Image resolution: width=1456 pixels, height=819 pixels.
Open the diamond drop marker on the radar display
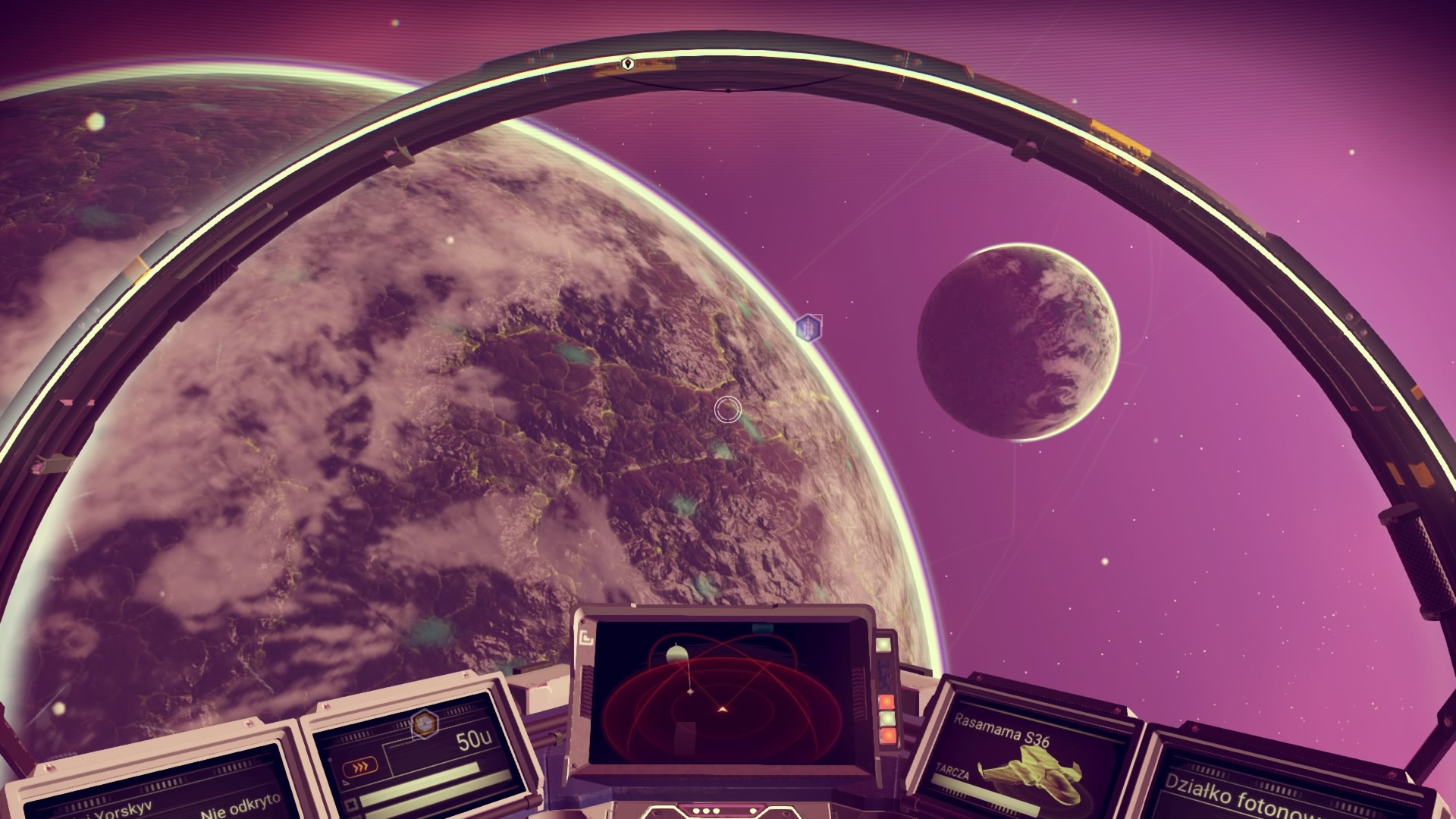tap(690, 691)
